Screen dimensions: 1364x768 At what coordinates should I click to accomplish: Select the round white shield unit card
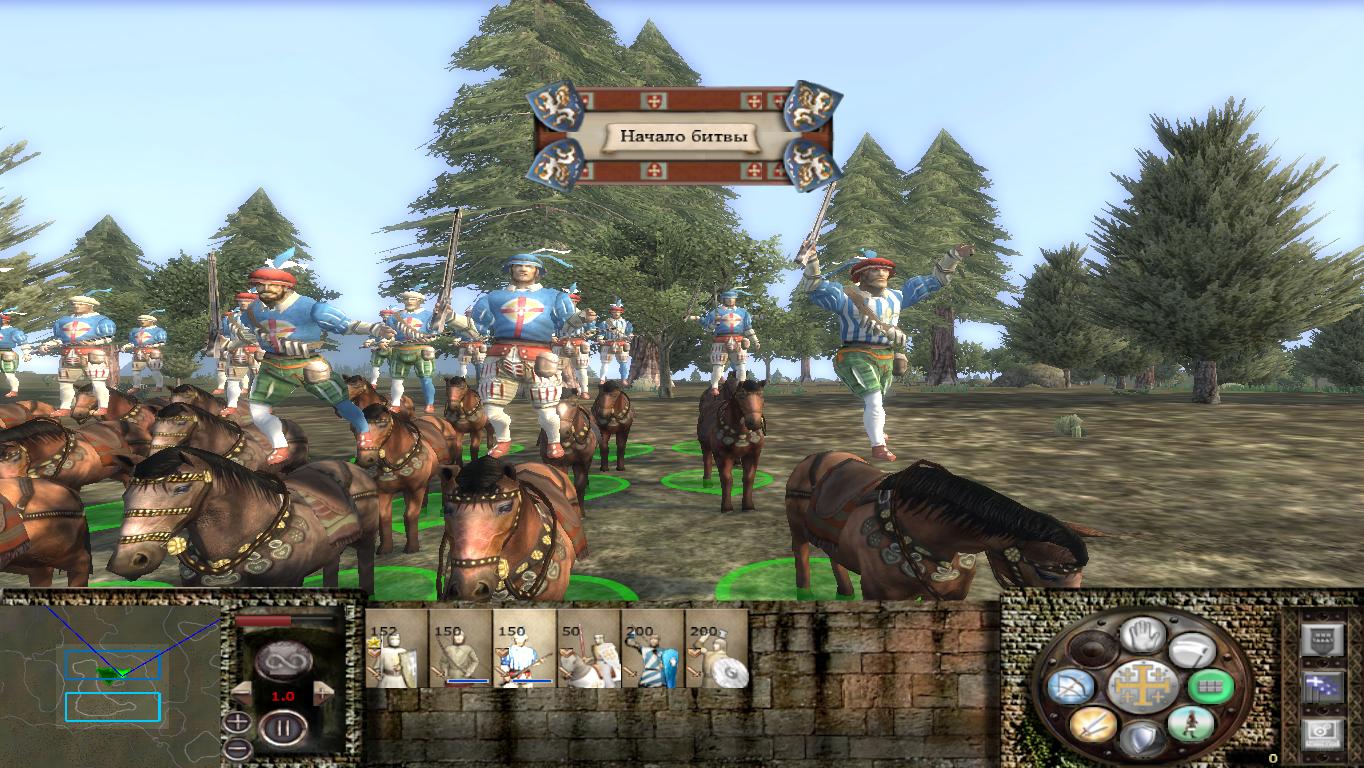coord(716,649)
